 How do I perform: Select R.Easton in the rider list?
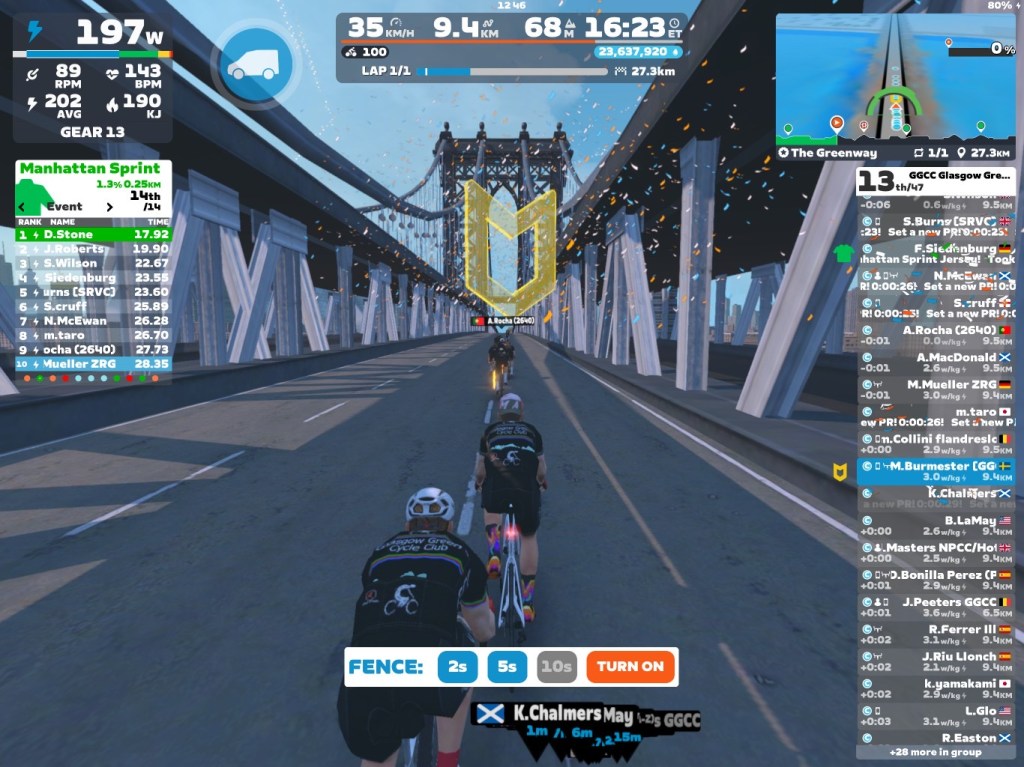coord(936,738)
